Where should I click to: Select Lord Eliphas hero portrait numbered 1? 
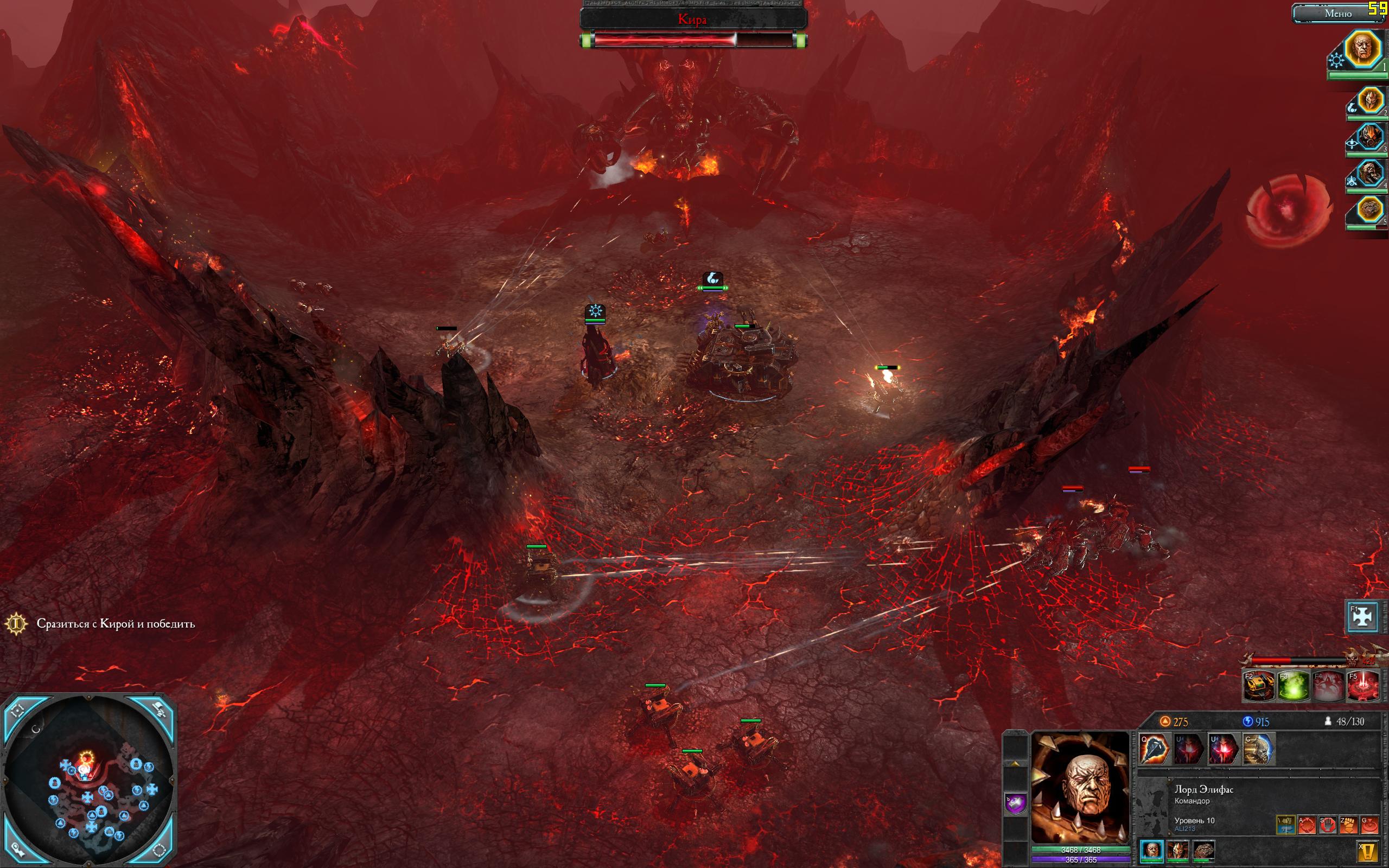[1362, 49]
